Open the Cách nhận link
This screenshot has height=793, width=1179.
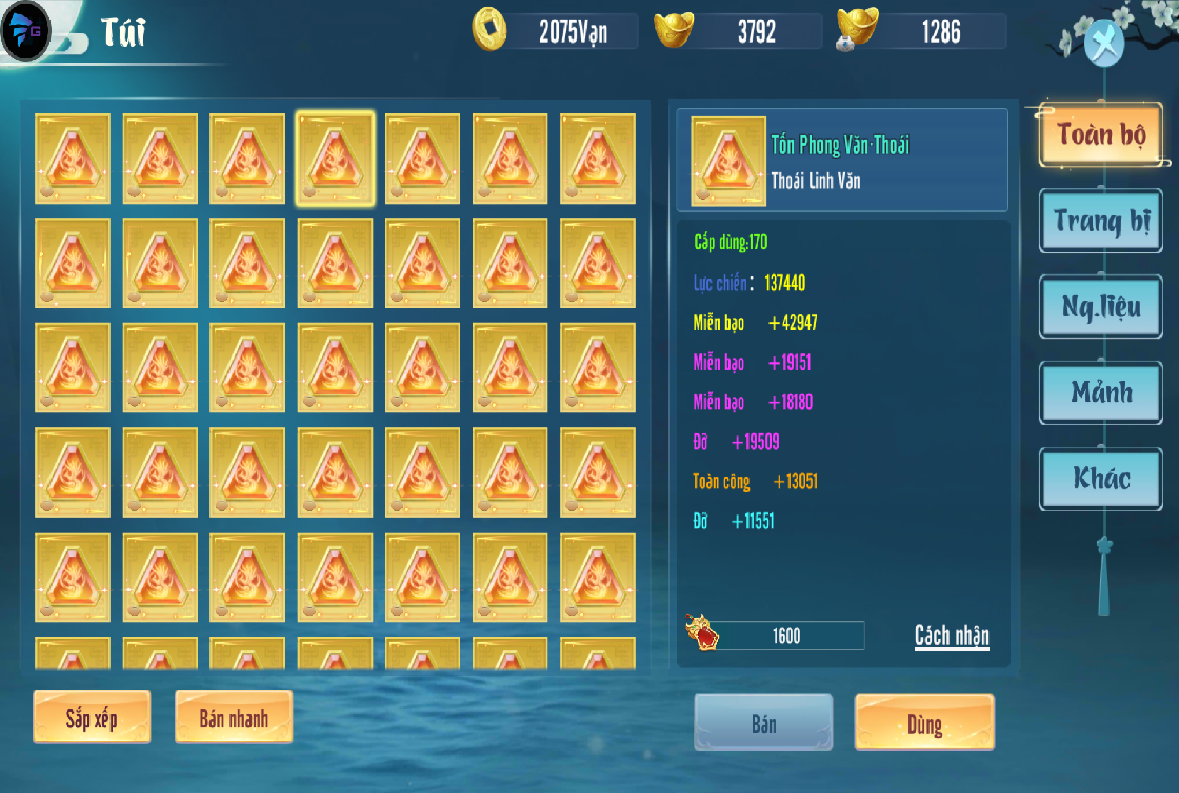[x=951, y=636]
